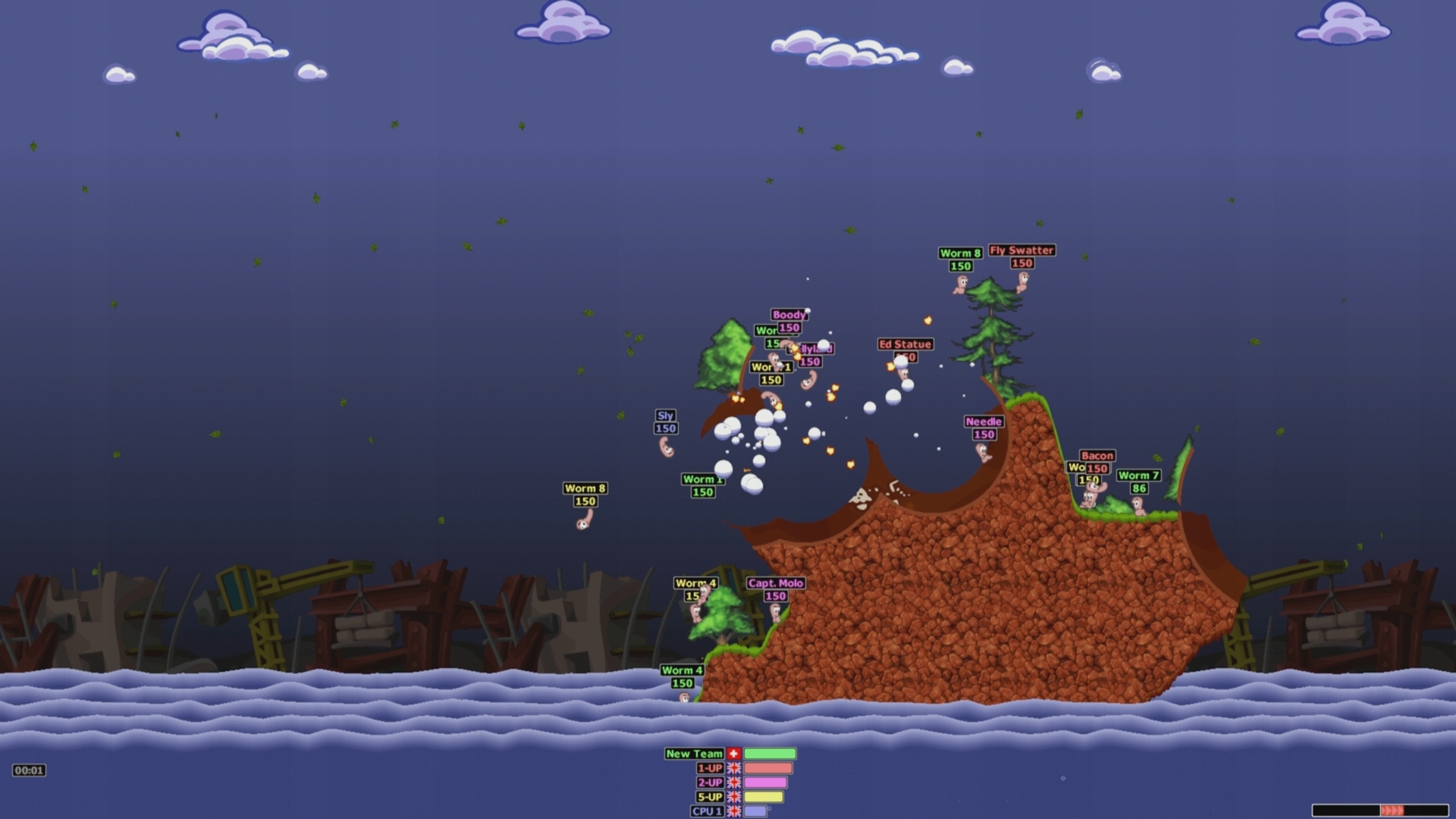The image size is (1456, 819).
Task: Click New Team's green health bar
Action: tap(769, 754)
